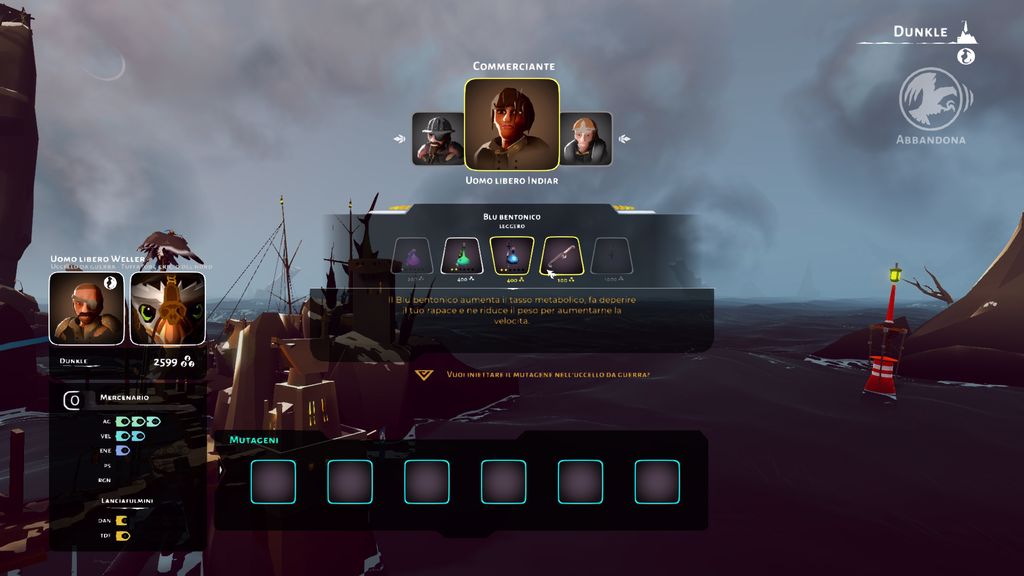Click the Abbandona bird emblem button
Viewport: 1024px width, 576px height.
(930, 99)
